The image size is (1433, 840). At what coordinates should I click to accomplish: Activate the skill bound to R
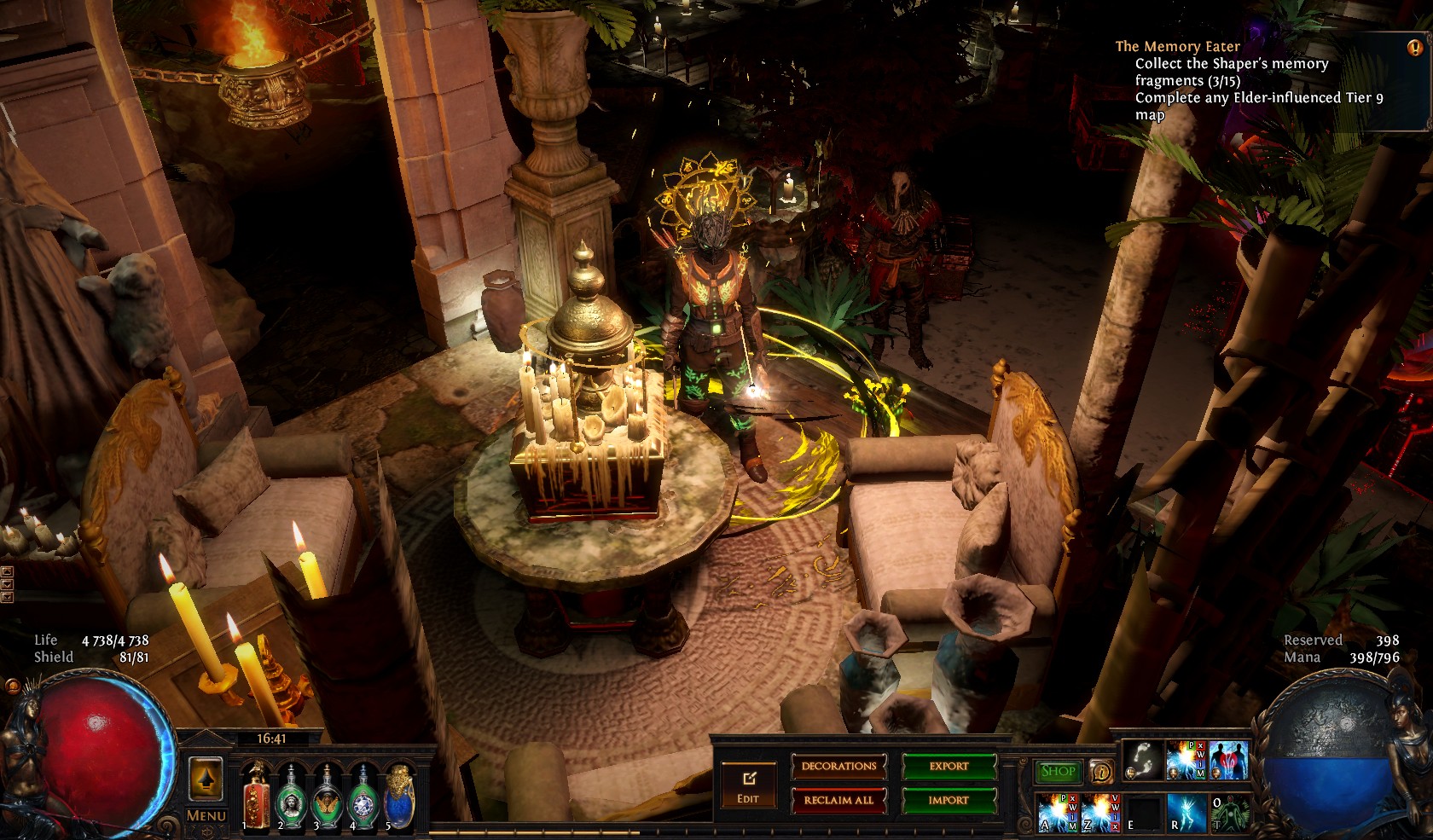[1186, 811]
